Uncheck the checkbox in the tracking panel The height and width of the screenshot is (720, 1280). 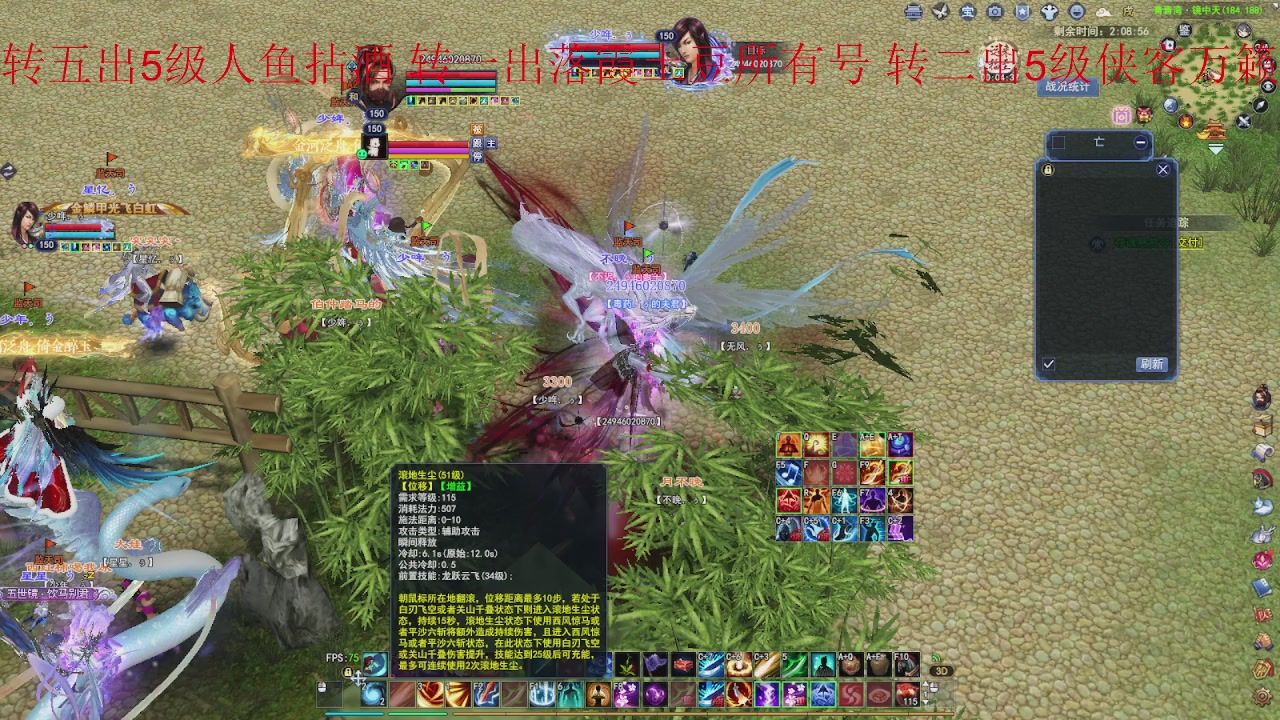1047,364
